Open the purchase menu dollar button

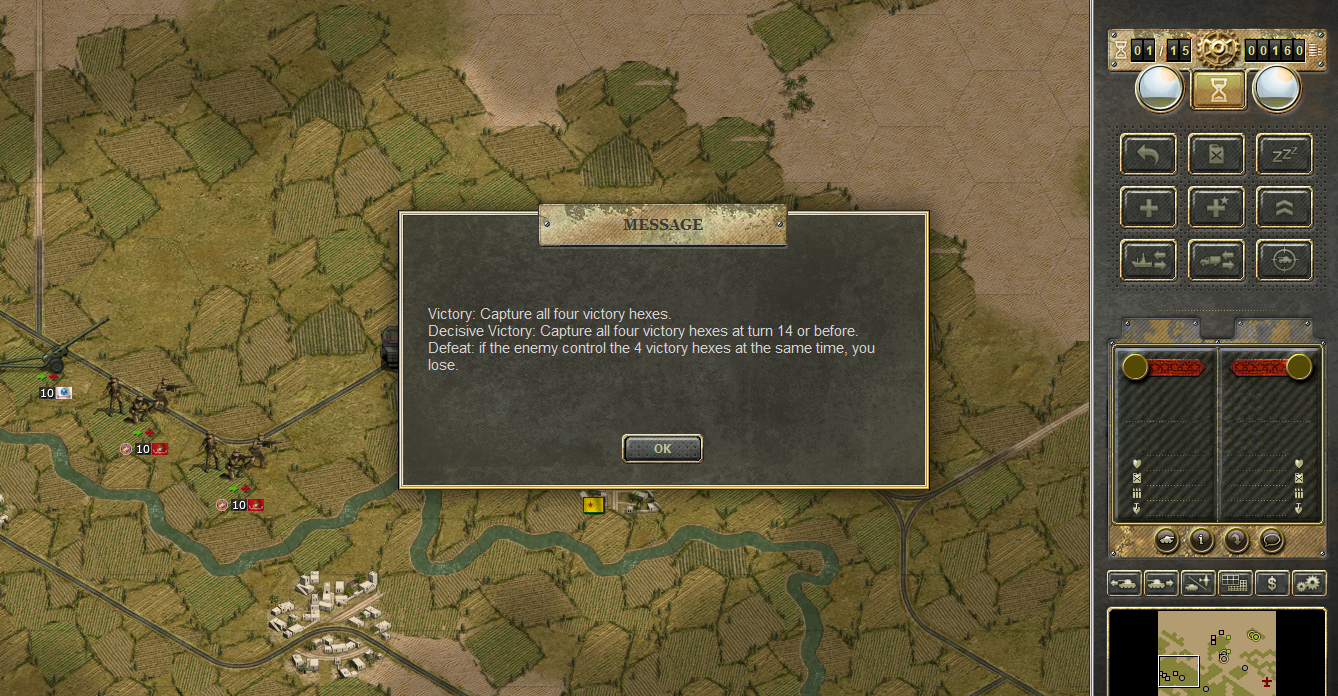[1271, 582]
